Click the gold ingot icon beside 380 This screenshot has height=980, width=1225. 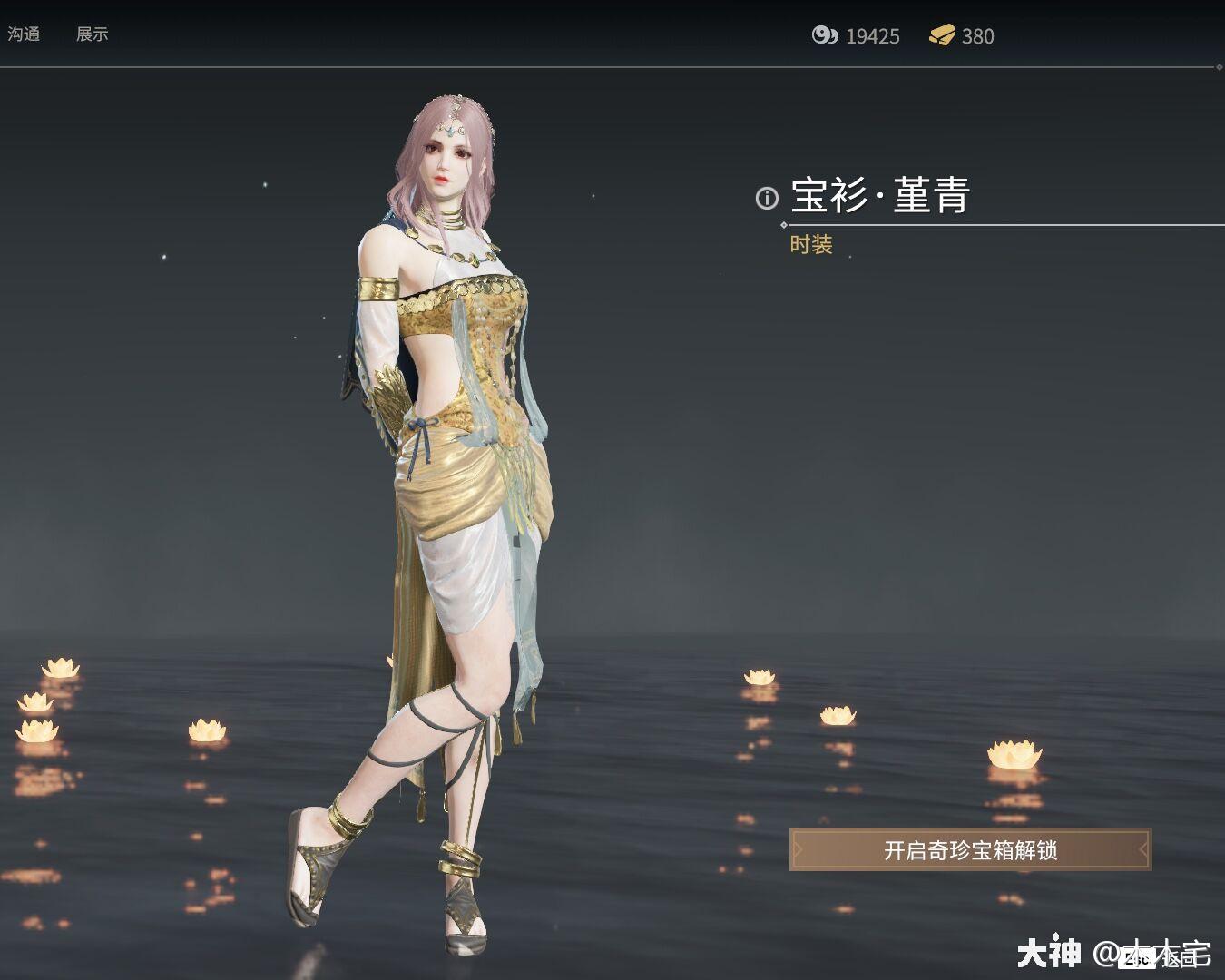(942, 36)
